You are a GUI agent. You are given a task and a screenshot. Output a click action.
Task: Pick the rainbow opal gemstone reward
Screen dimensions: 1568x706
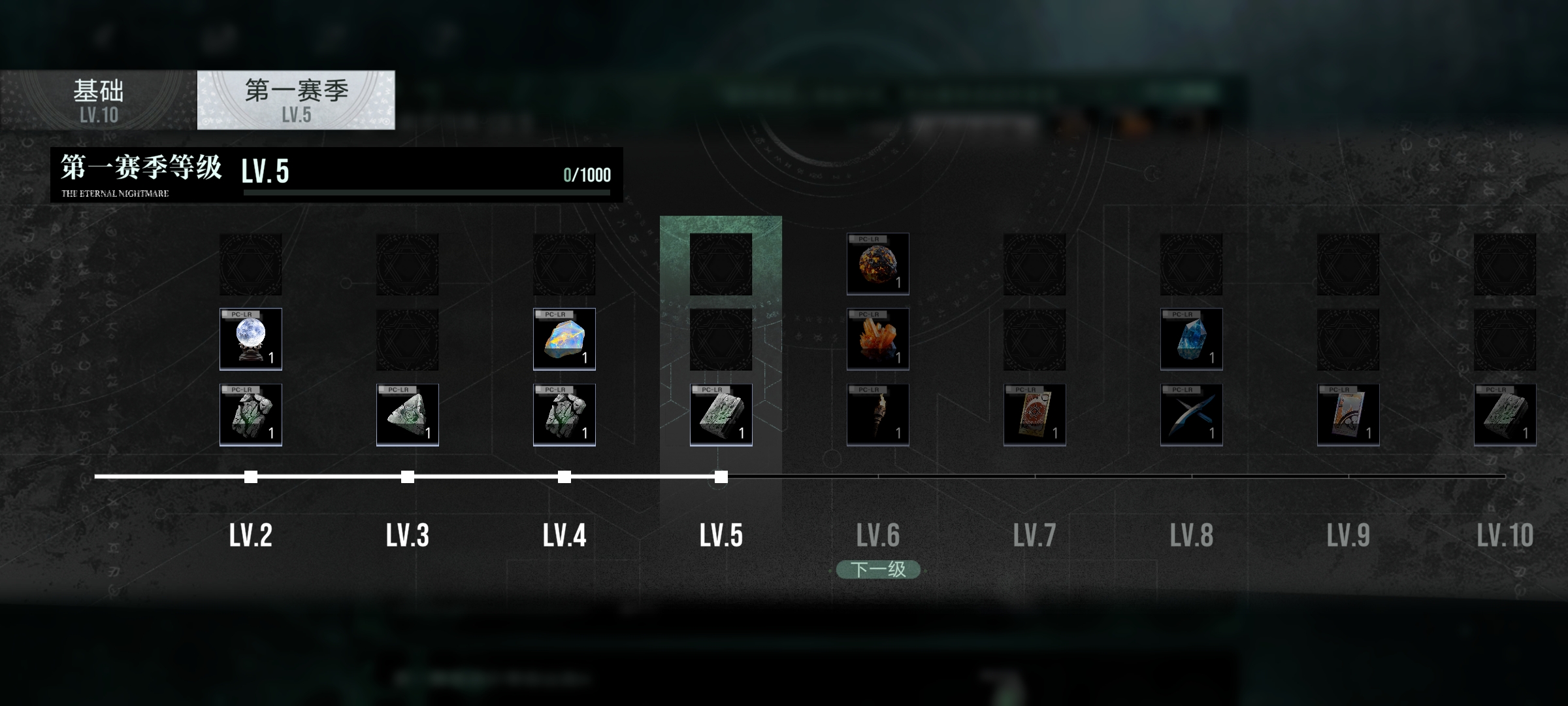[564, 339]
